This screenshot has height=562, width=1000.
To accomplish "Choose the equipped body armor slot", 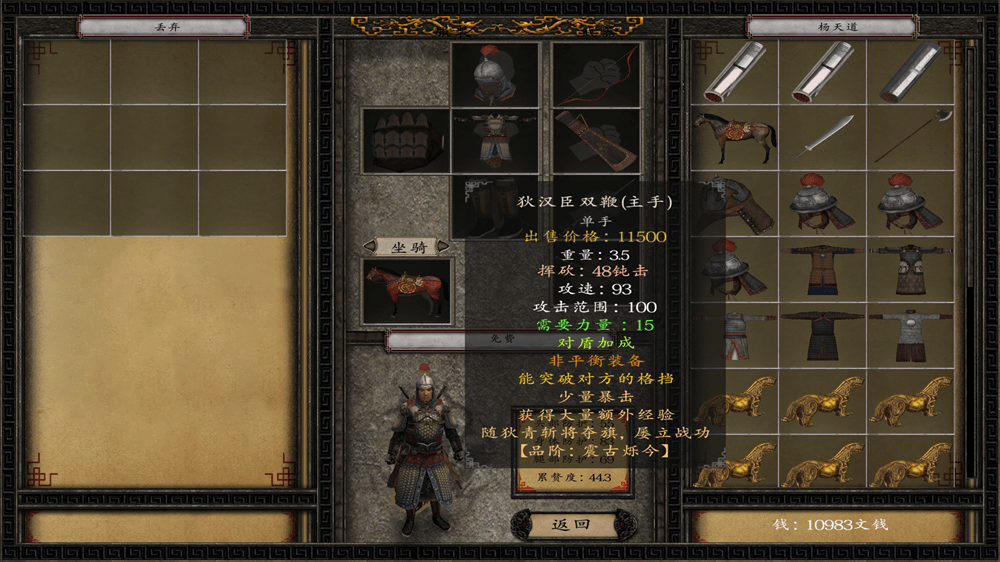I will point(495,140).
